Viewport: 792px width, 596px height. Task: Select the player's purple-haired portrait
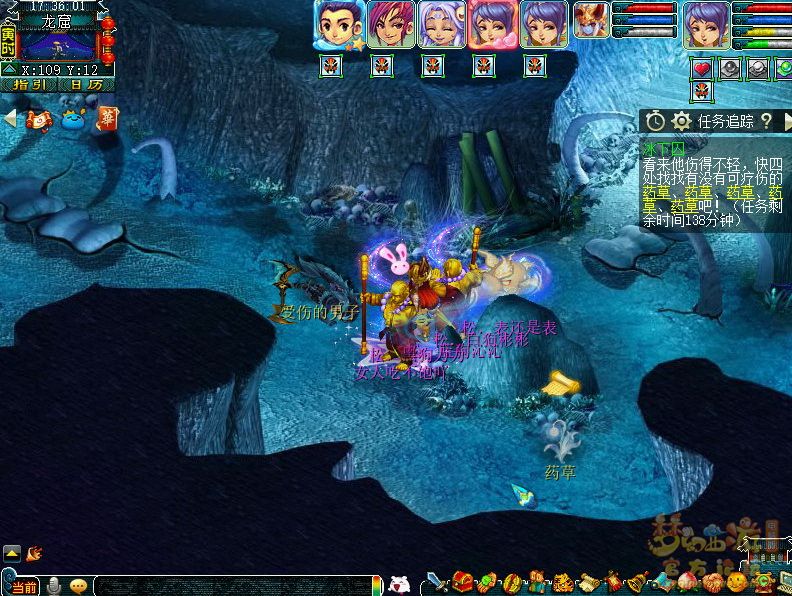708,24
